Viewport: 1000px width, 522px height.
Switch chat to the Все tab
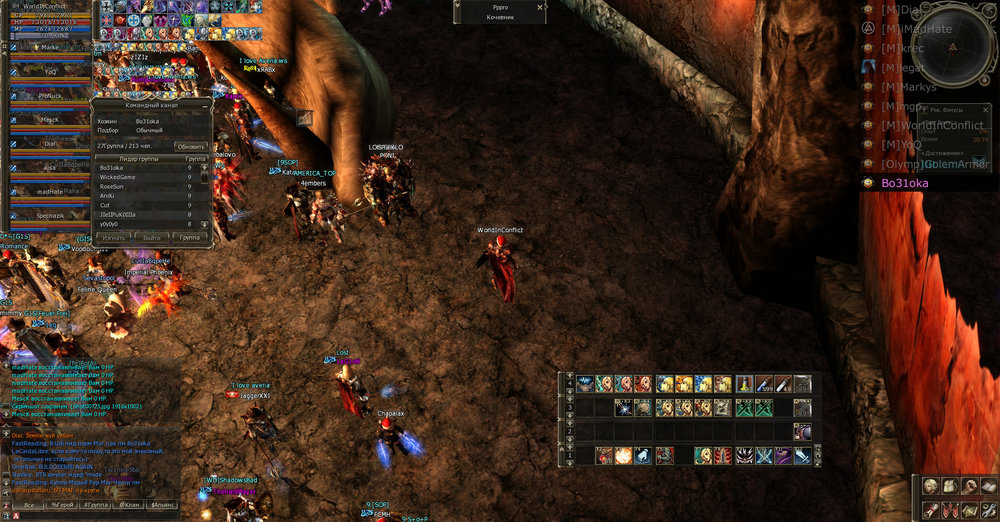click(29, 506)
